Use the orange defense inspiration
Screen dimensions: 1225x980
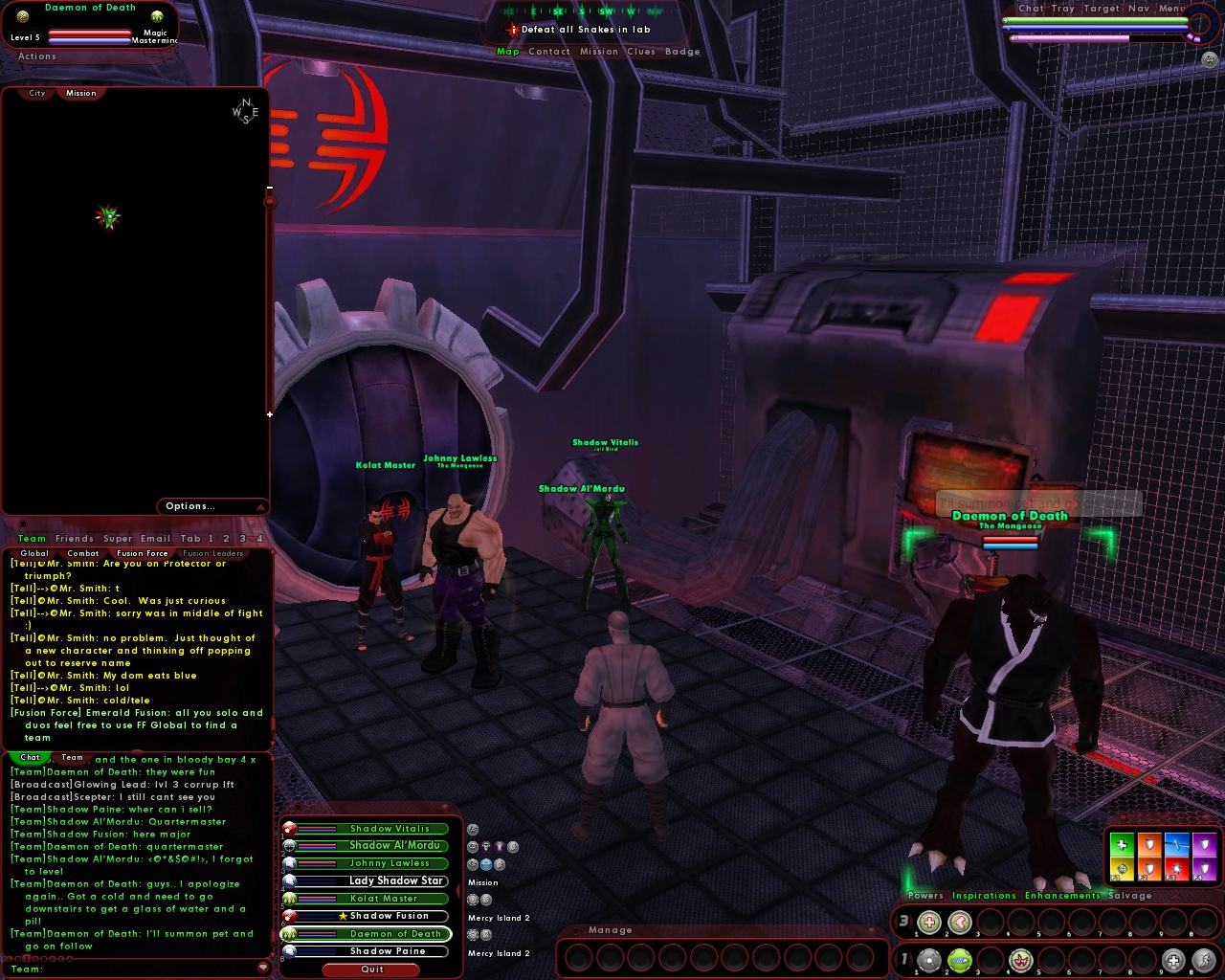tap(1148, 844)
